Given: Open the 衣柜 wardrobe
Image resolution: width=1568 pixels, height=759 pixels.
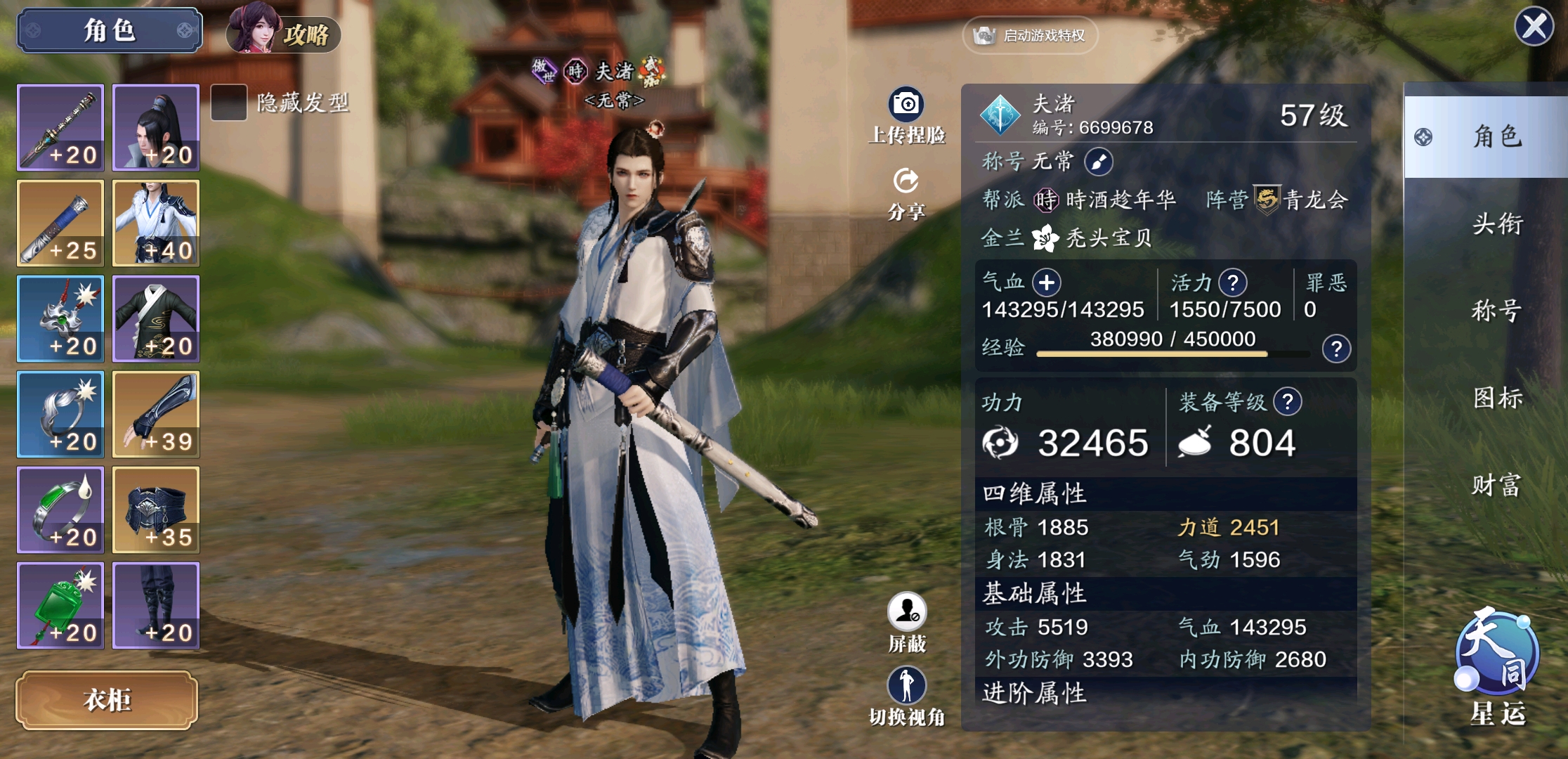Looking at the screenshot, I should point(107,699).
